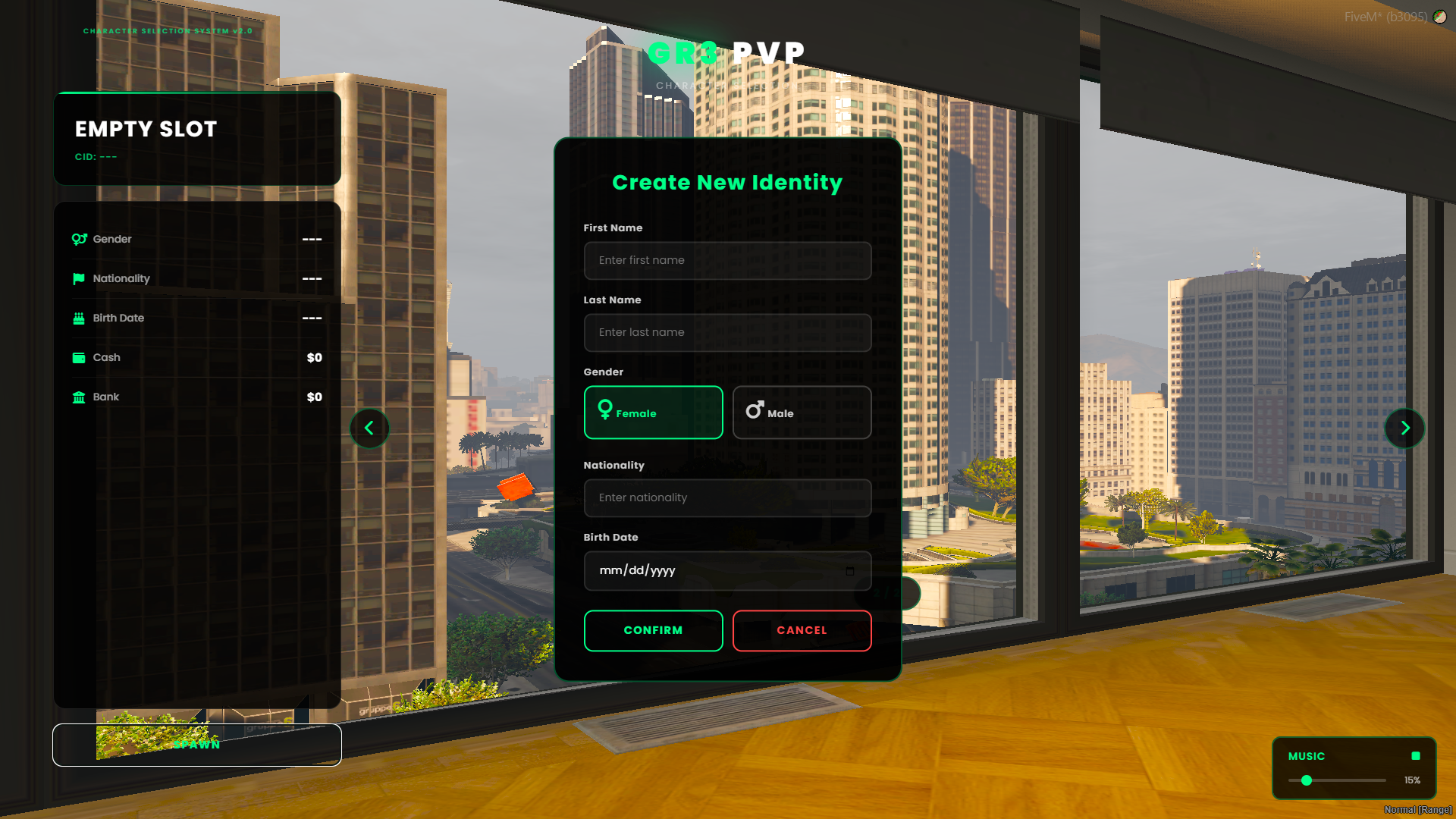1456x819 pixels.
Task: Click the Cash wallet icon
Action: point(79,357)
